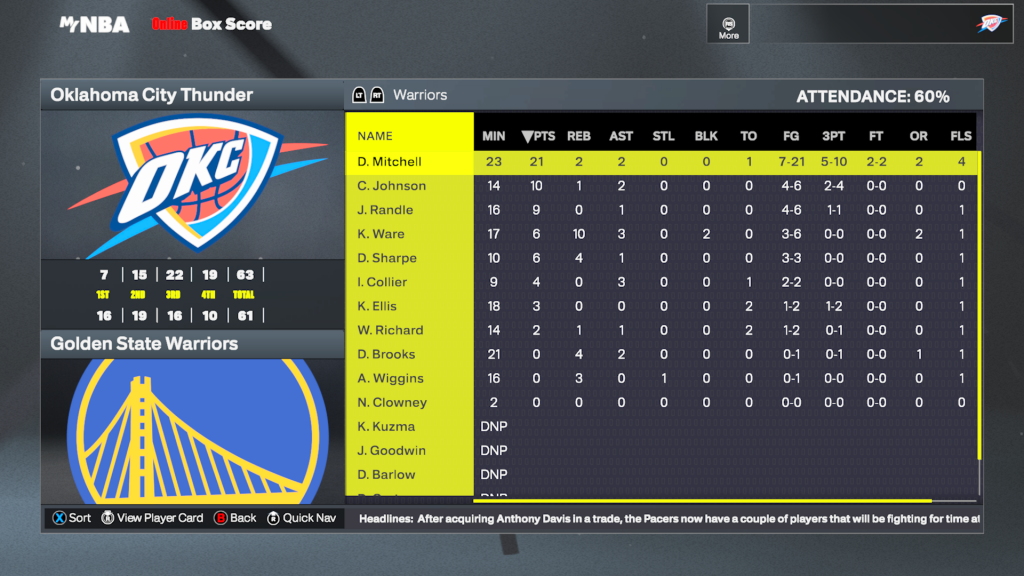Select the D. Sharpe row
This screenshot has width=1024, height=576.
point(387,258)
